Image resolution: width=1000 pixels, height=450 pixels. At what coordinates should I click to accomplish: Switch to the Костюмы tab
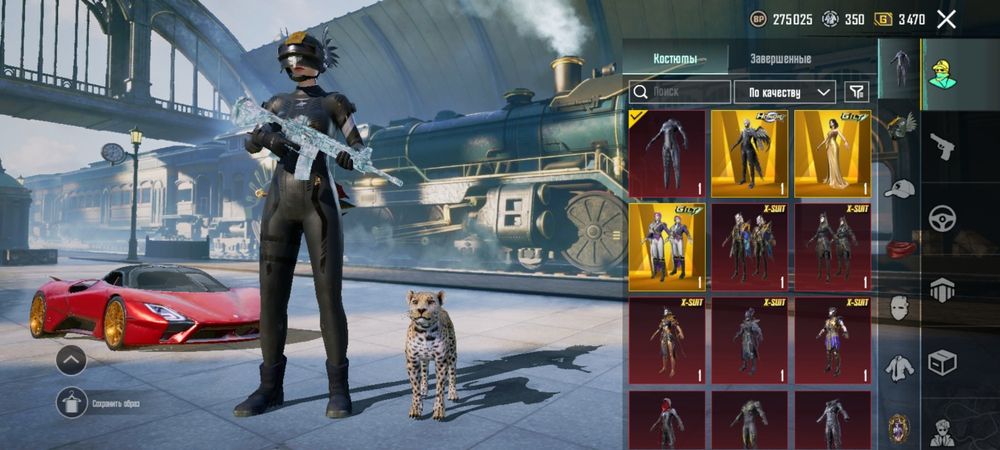pyautogui.click(x=675, y=59)
